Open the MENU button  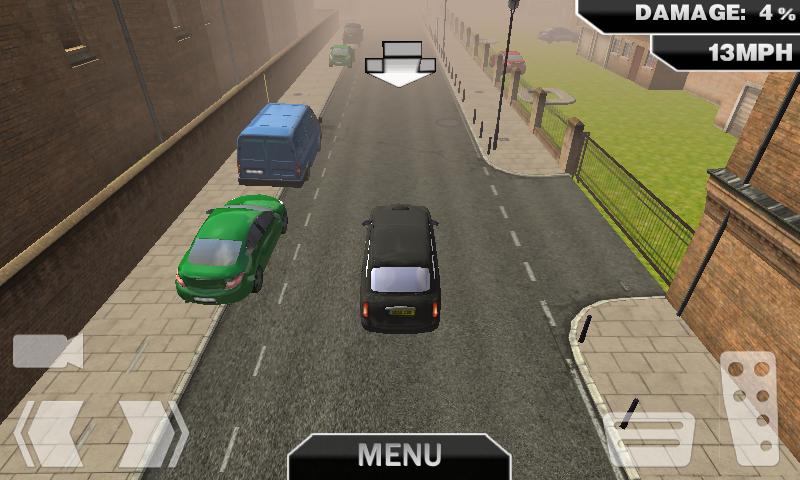[399, 456]
